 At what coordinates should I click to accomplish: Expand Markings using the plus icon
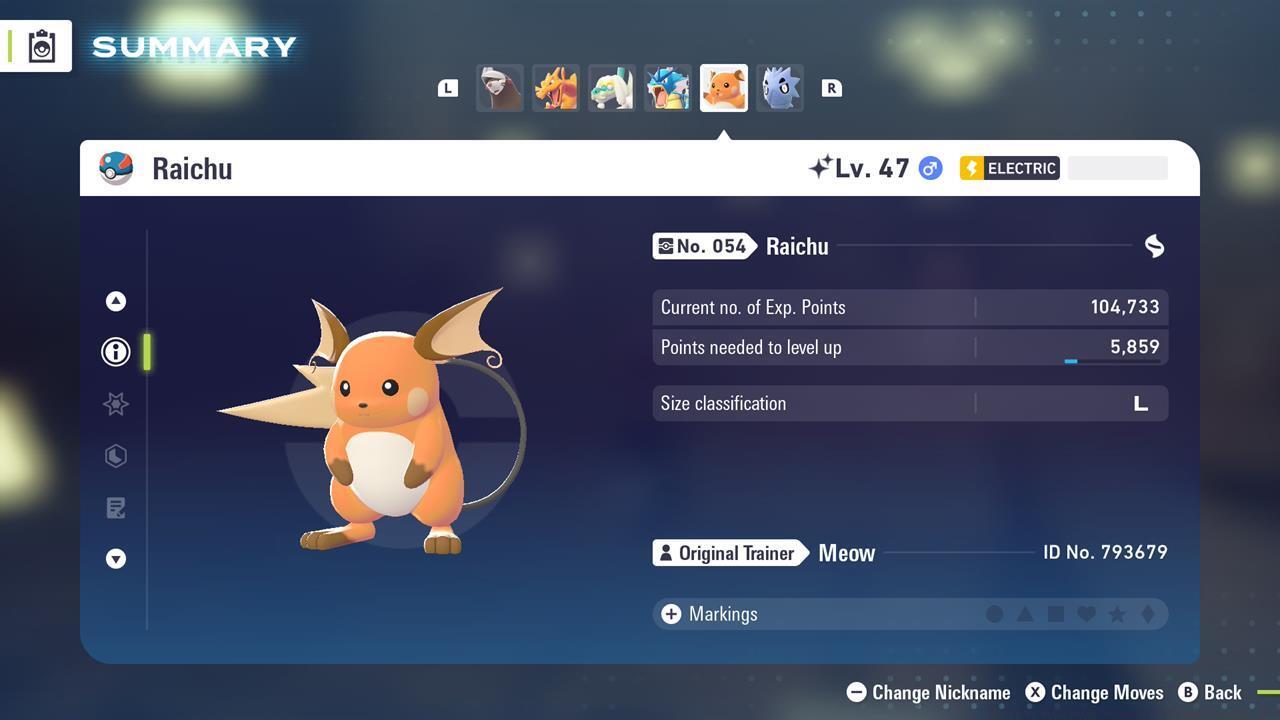click(669, 614)
